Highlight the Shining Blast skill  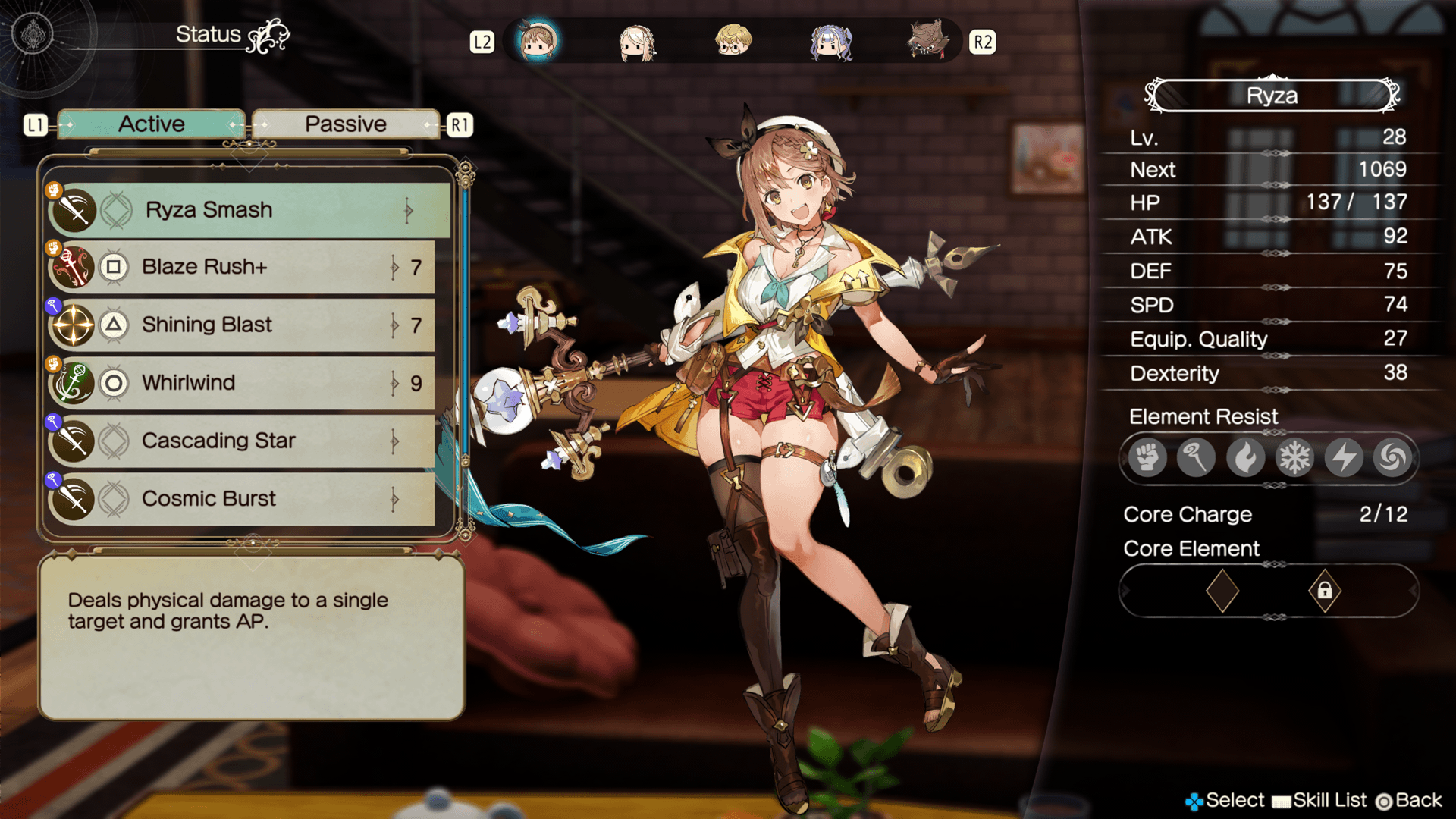coord(243,325)
